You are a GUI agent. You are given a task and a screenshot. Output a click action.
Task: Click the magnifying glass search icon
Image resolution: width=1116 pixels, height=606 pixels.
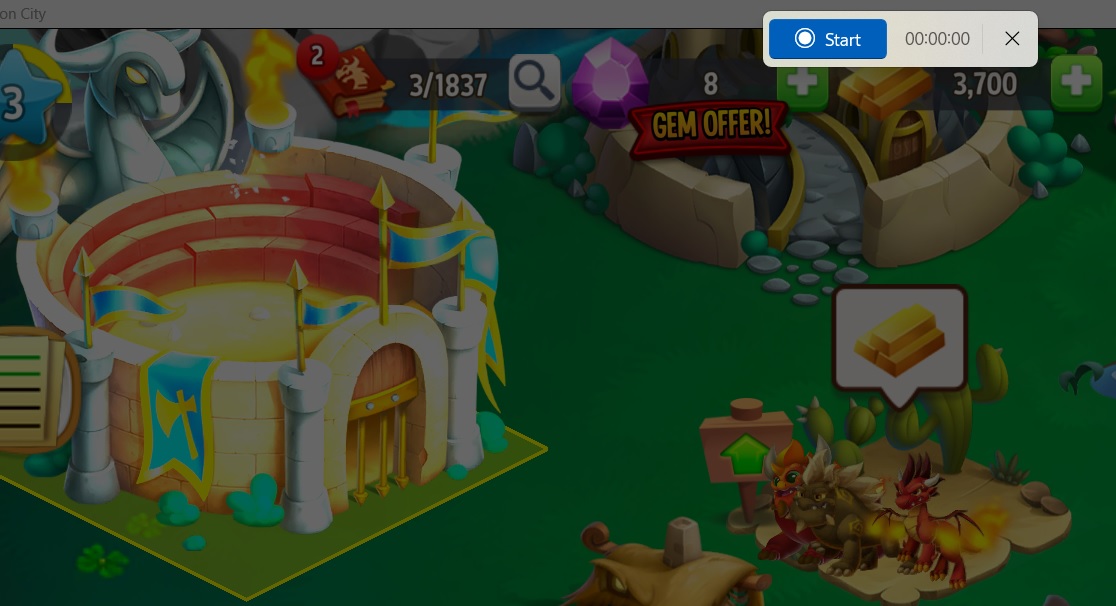click(534, 81)
